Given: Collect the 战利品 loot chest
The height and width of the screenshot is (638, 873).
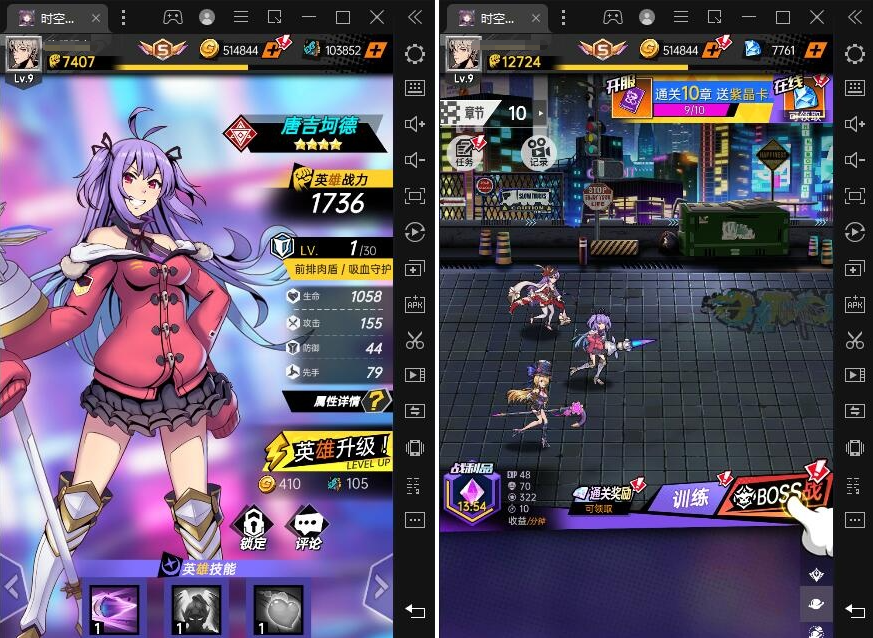Looking at the screenshot, I should click(473, 495).
